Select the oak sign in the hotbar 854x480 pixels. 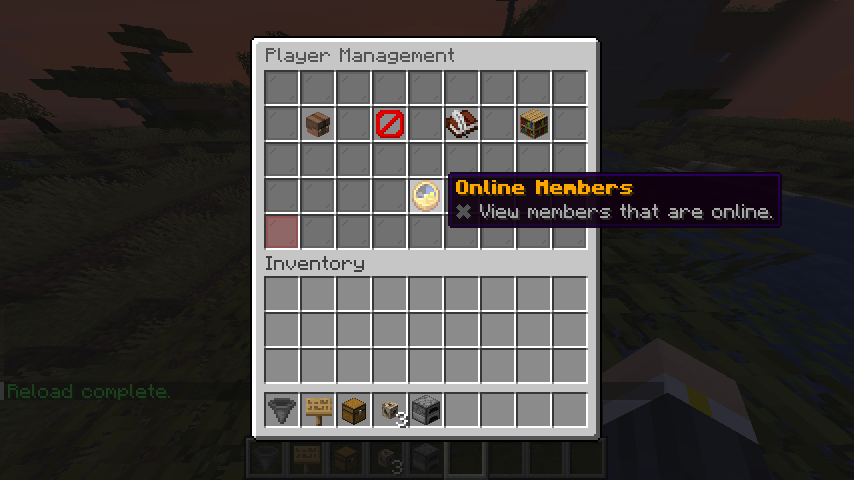pyautogui.click(x=318, y=409)
